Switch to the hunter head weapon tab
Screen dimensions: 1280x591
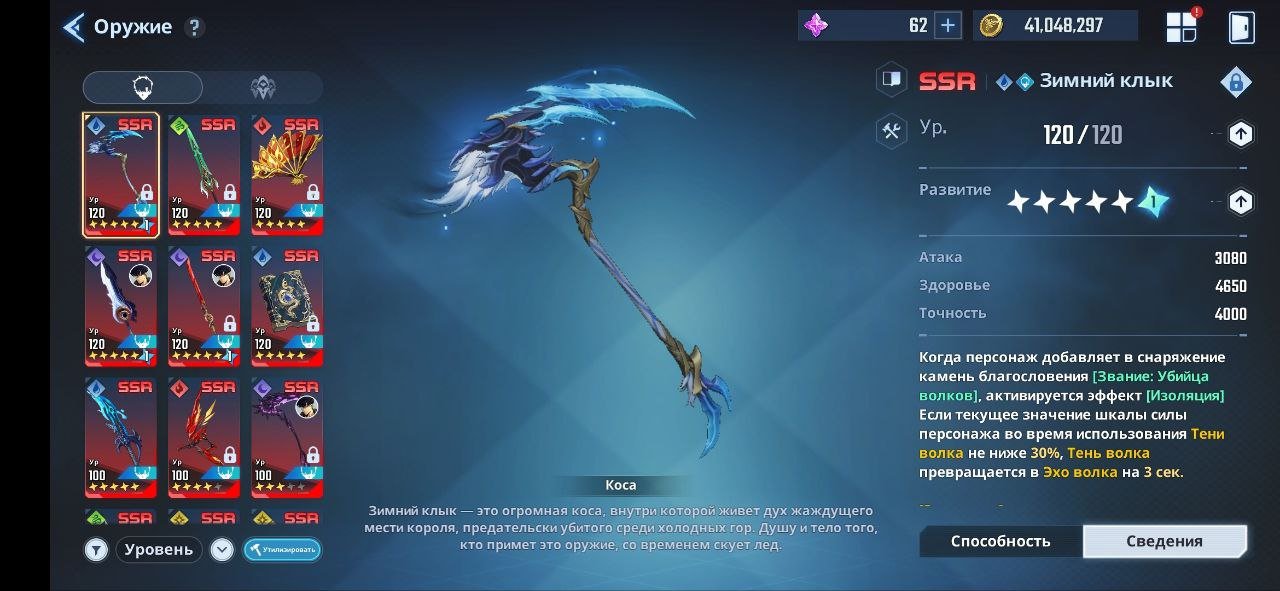coord(143,88)
